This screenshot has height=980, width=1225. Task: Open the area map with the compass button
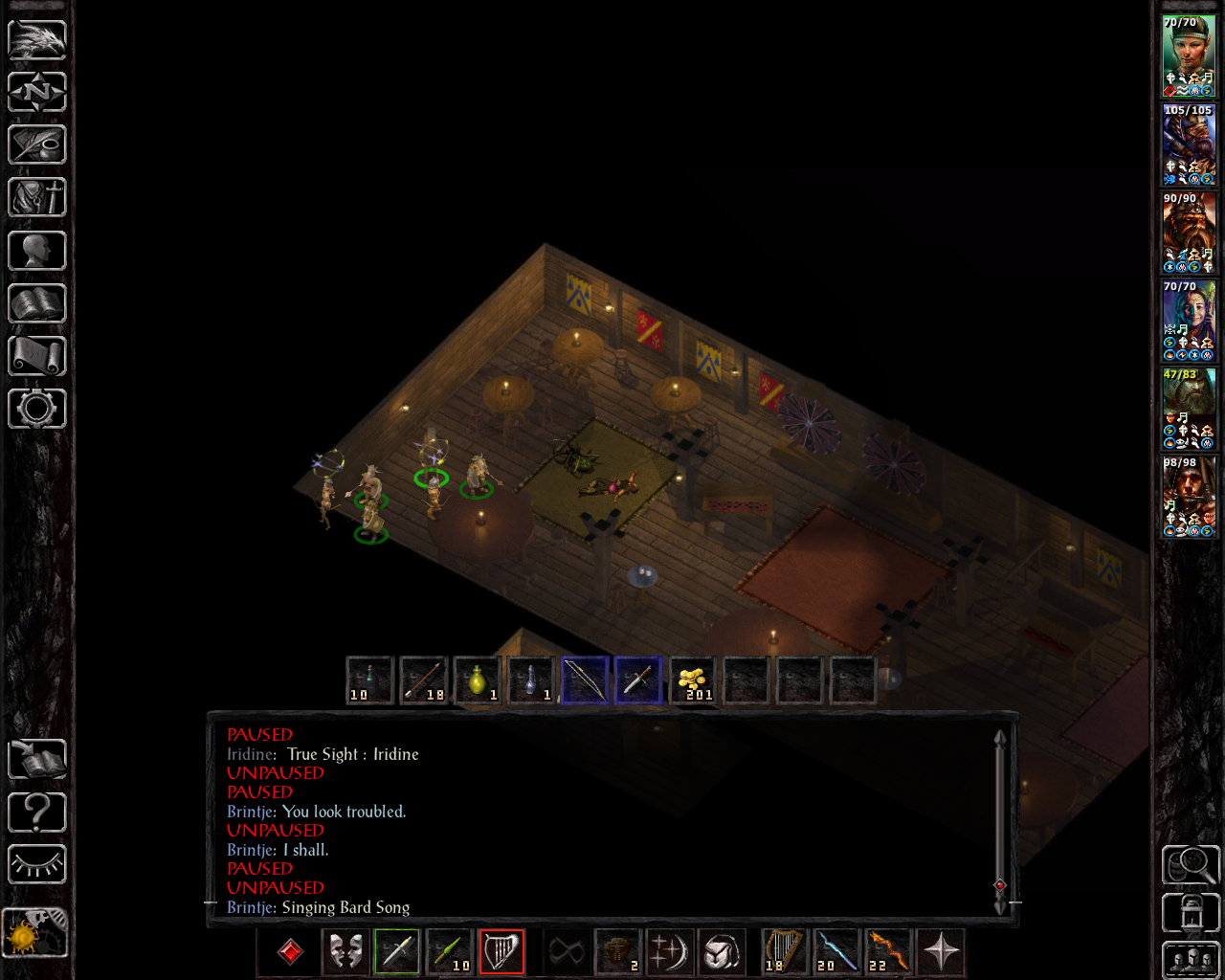point(37,93)
